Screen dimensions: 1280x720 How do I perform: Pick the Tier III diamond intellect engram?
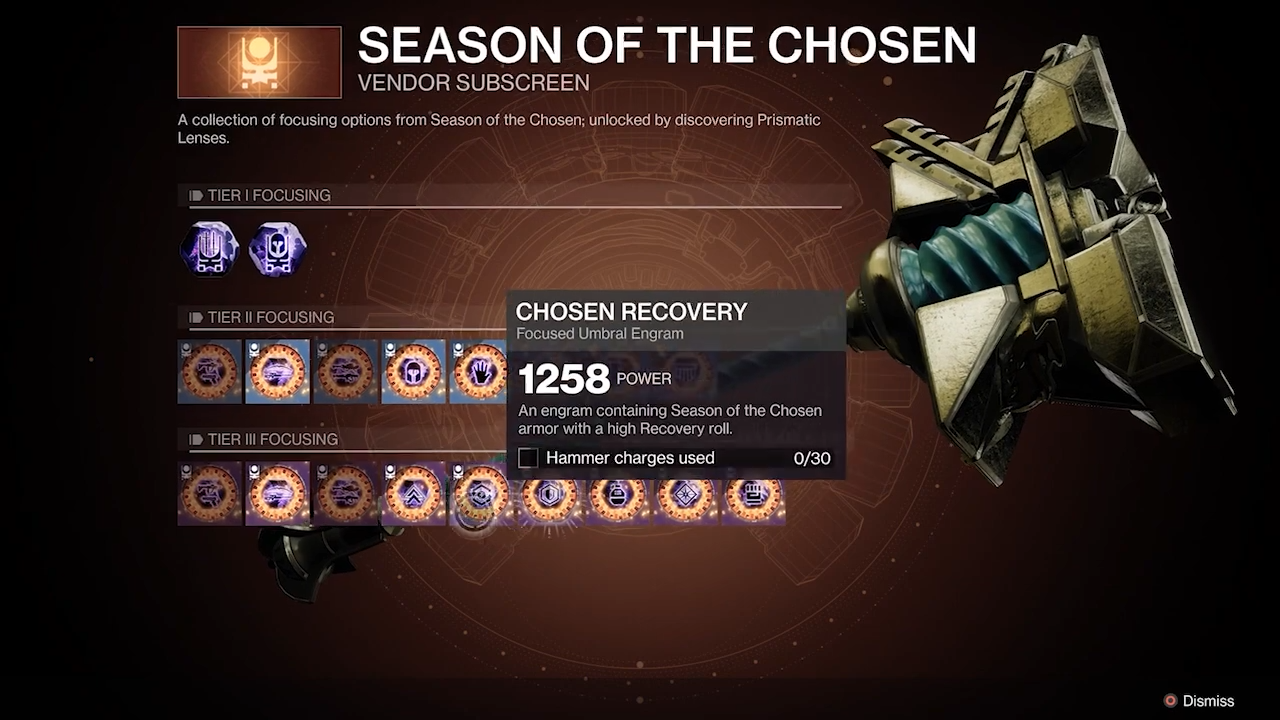tap(685, 494)
